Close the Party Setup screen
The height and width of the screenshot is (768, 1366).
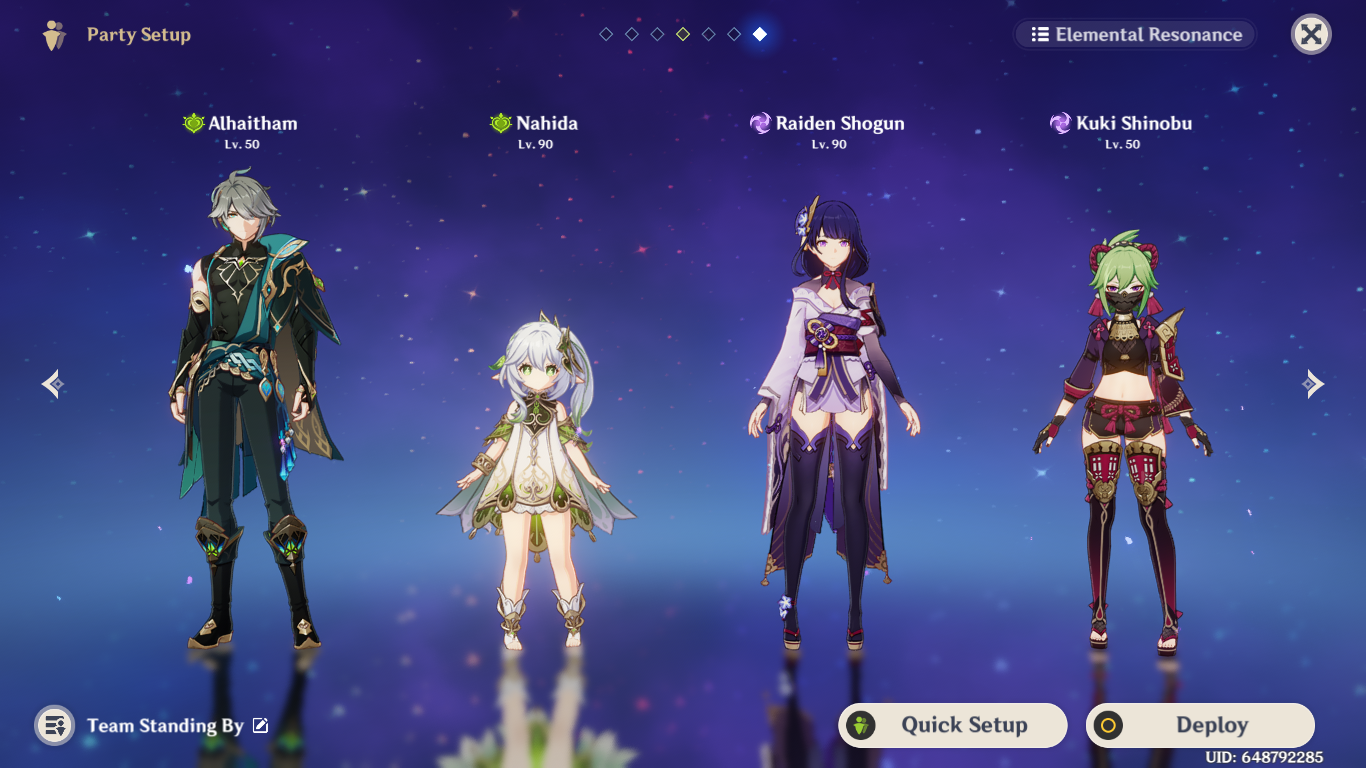click(1311, 35)
